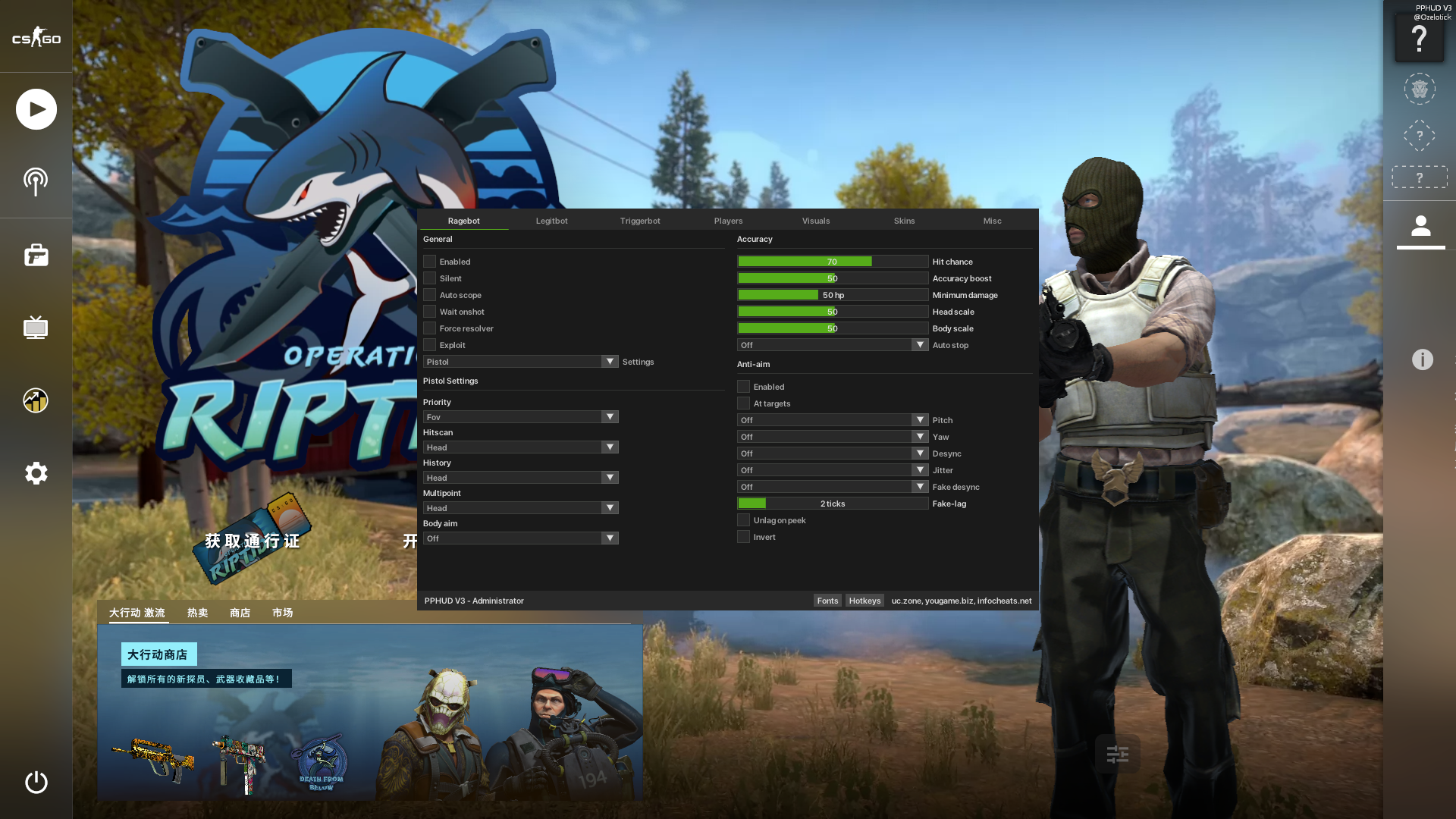Open the game Settings gear icon
This screenshot has height=819, width=1456.
[x=36, y=473]
